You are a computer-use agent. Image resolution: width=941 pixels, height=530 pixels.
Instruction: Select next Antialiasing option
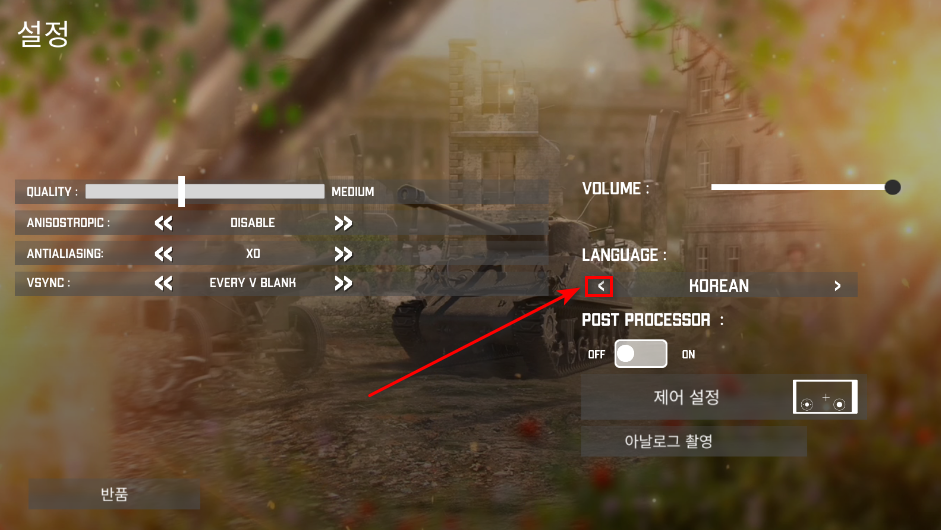[343, 254]
